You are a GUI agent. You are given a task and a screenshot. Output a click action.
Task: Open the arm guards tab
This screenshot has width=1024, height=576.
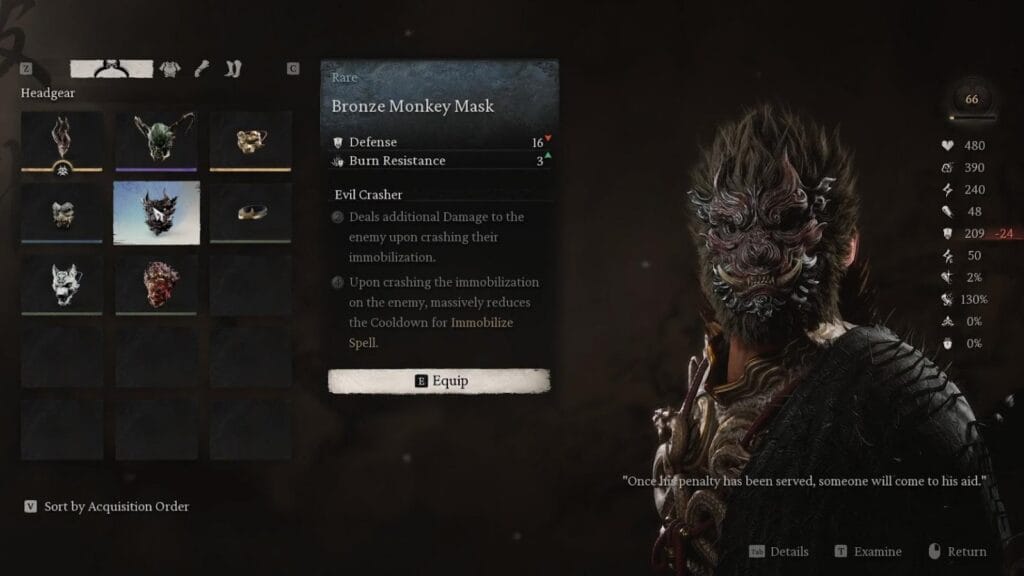click(x=201, y=69)
